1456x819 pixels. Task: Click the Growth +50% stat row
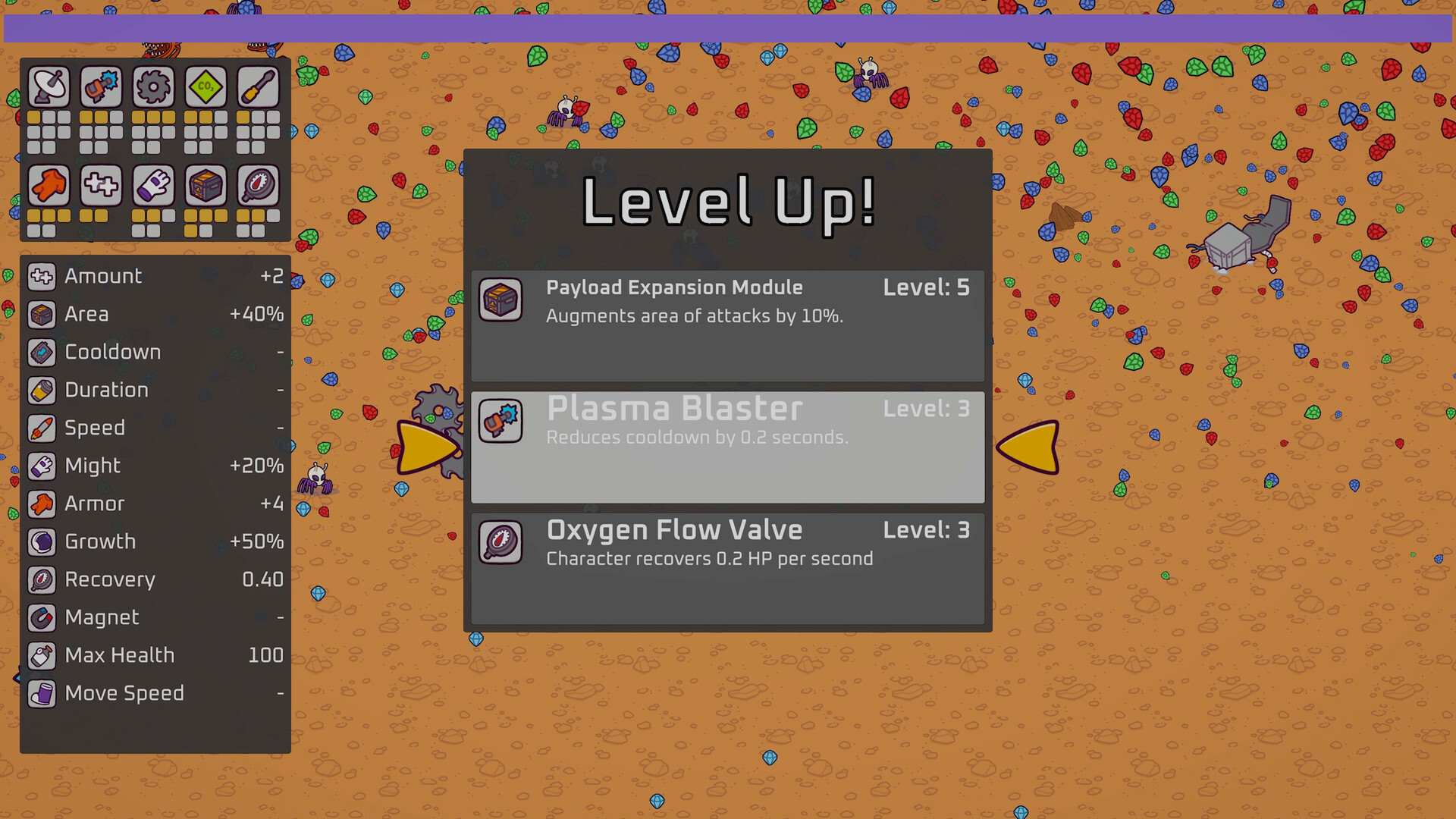152,541
